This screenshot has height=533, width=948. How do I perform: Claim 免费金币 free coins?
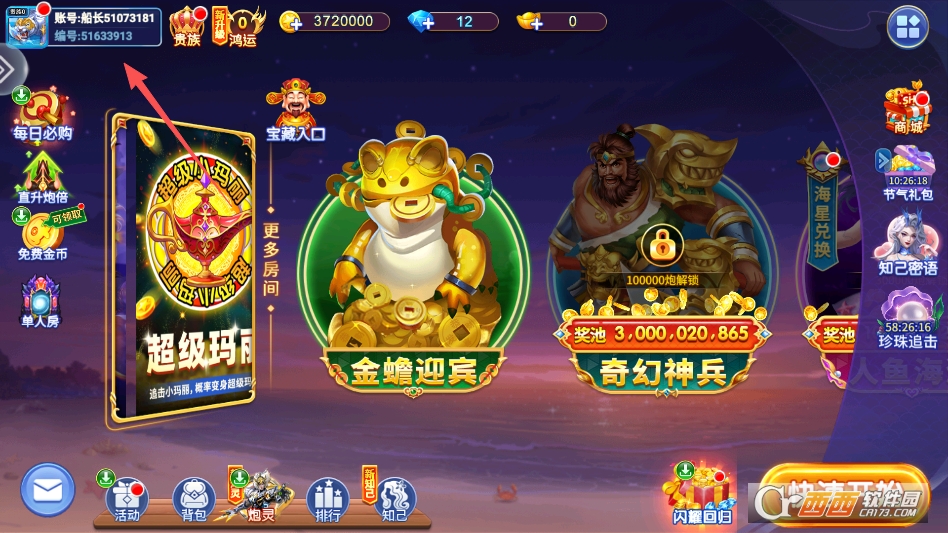[x=42, y=235]
